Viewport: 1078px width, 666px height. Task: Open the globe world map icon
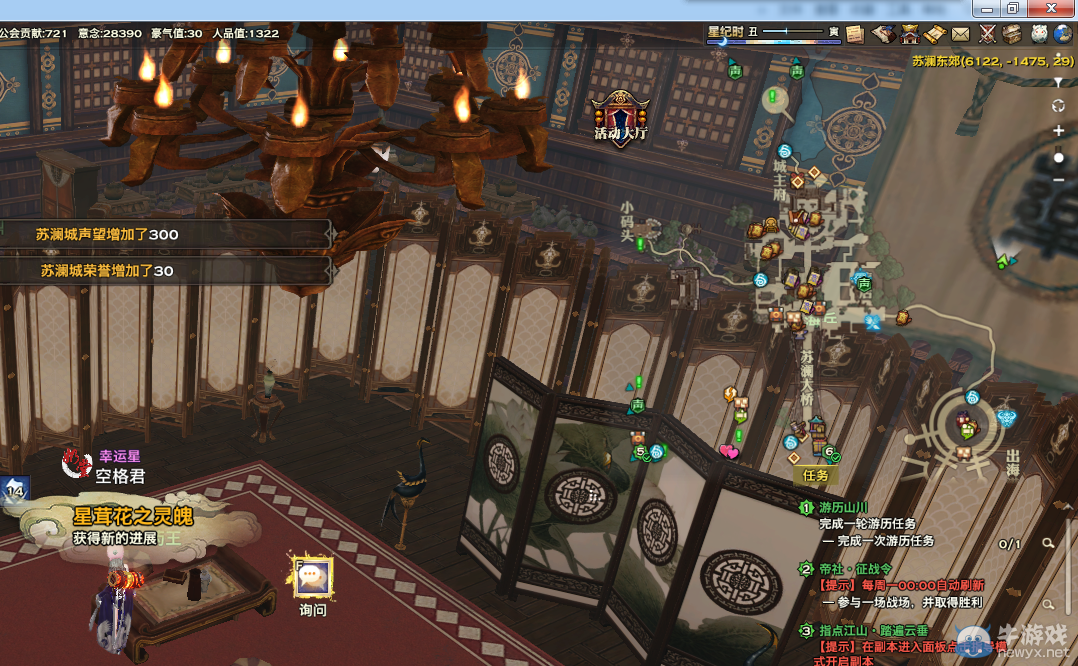tap(1066, 34)
